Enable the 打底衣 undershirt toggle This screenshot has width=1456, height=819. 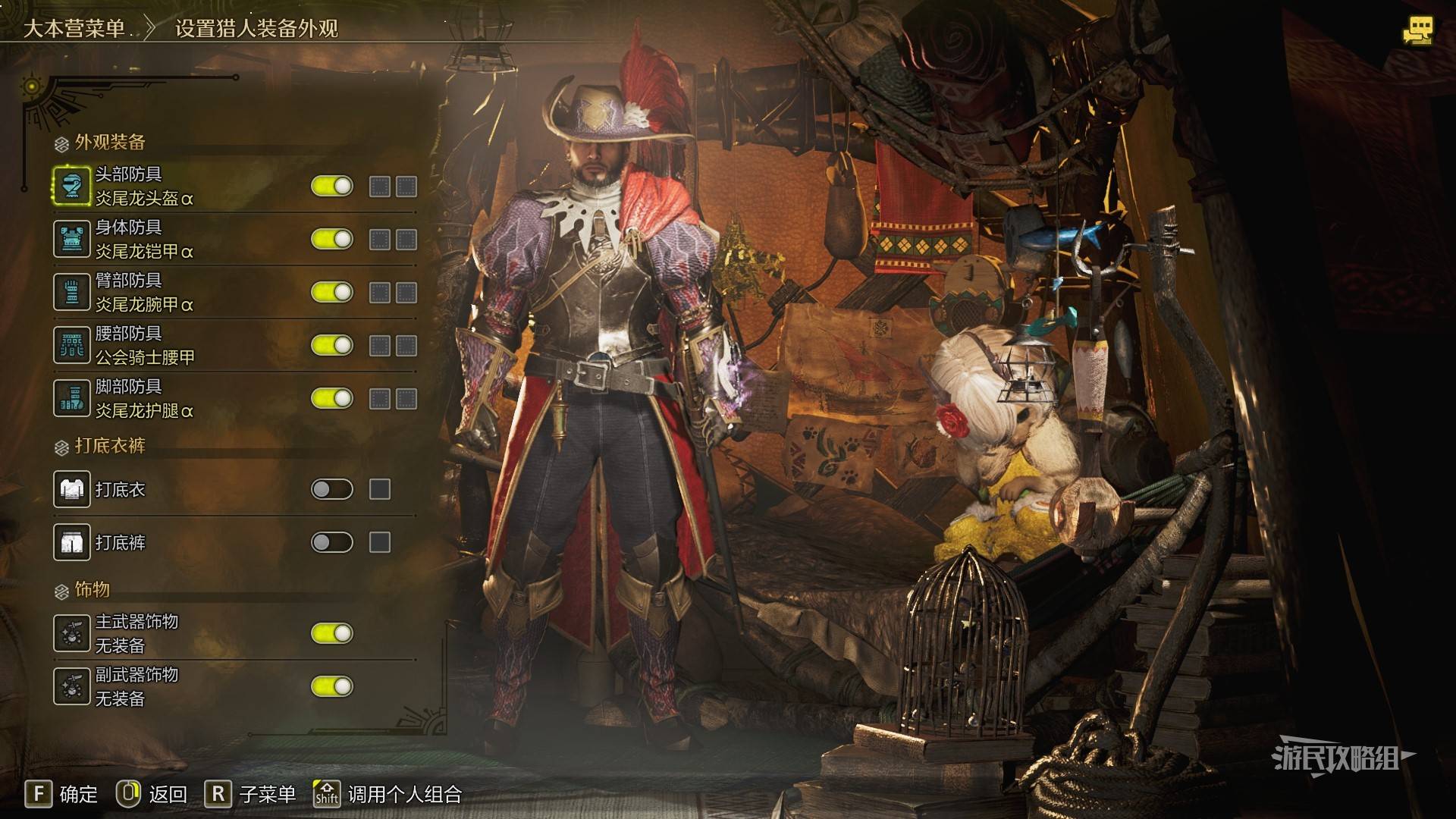332,490
